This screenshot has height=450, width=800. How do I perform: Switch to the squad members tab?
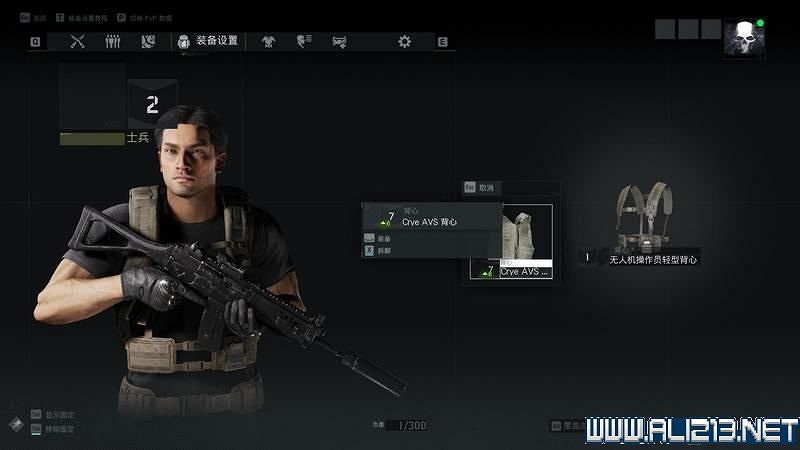113,42
